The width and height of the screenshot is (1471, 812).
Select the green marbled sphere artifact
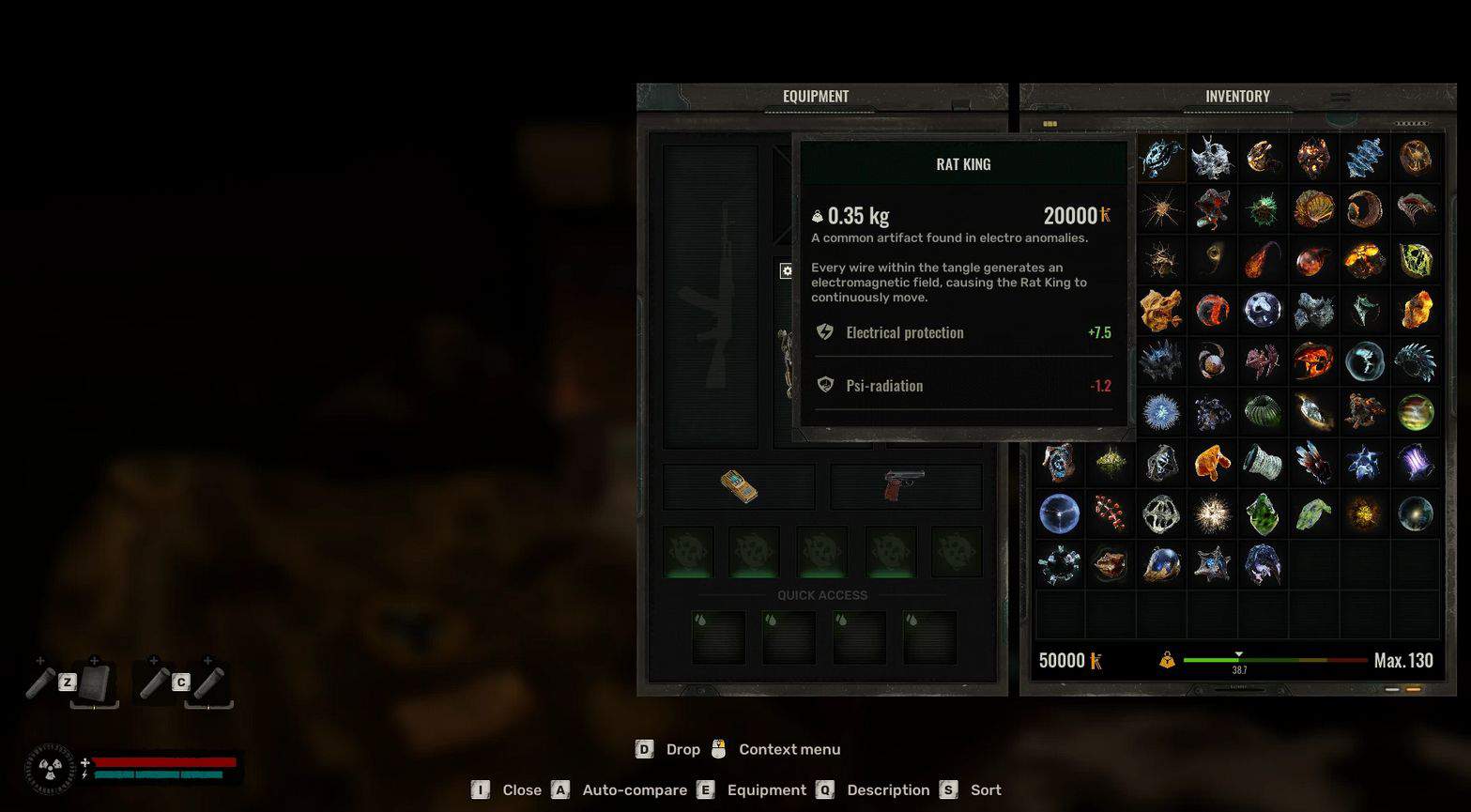coord(1415,411)
